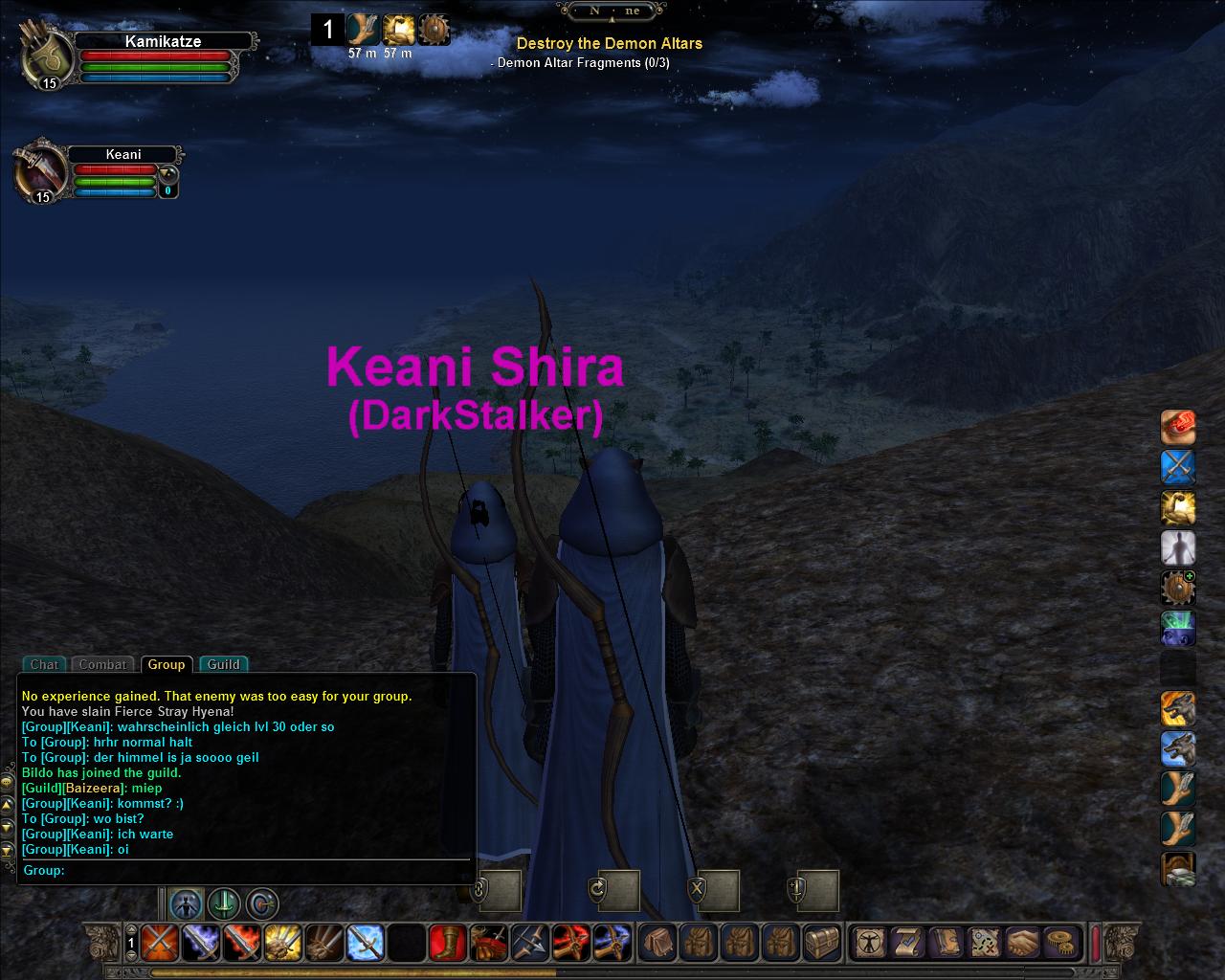Activate the flaming wolf ability on side bar
The width and height of the screenshot is (1225, 980).
1178,709
